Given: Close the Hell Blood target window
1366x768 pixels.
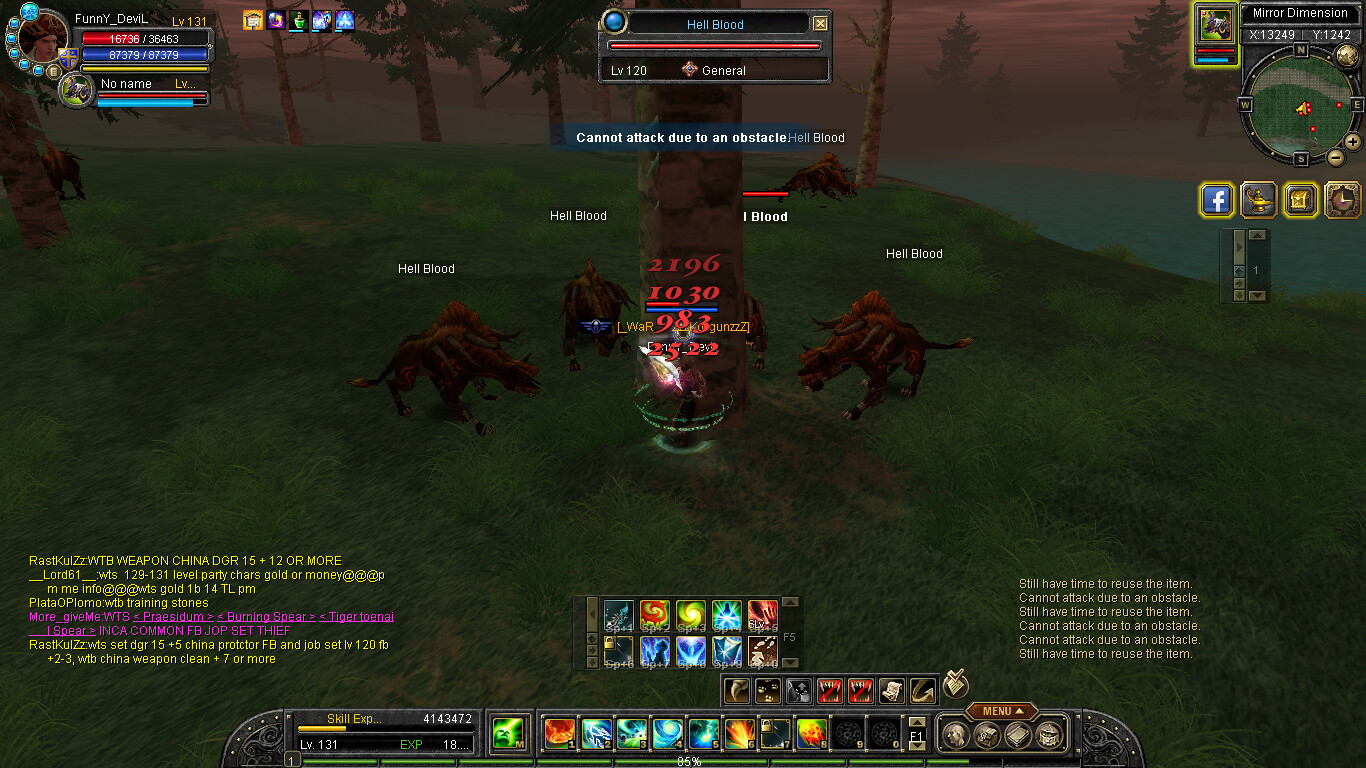Looking at the screenshot, I should pos(820,24).
